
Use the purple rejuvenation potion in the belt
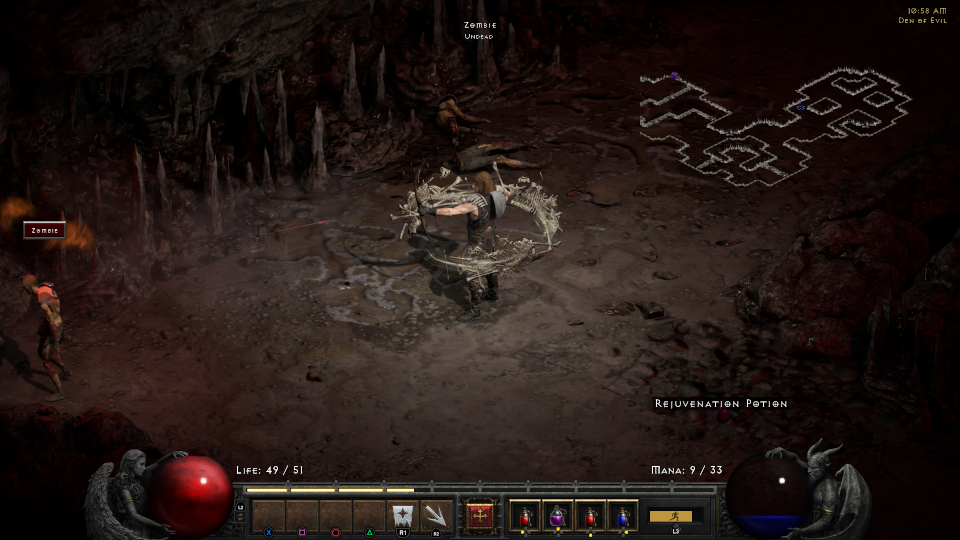[x=557, y=516]
